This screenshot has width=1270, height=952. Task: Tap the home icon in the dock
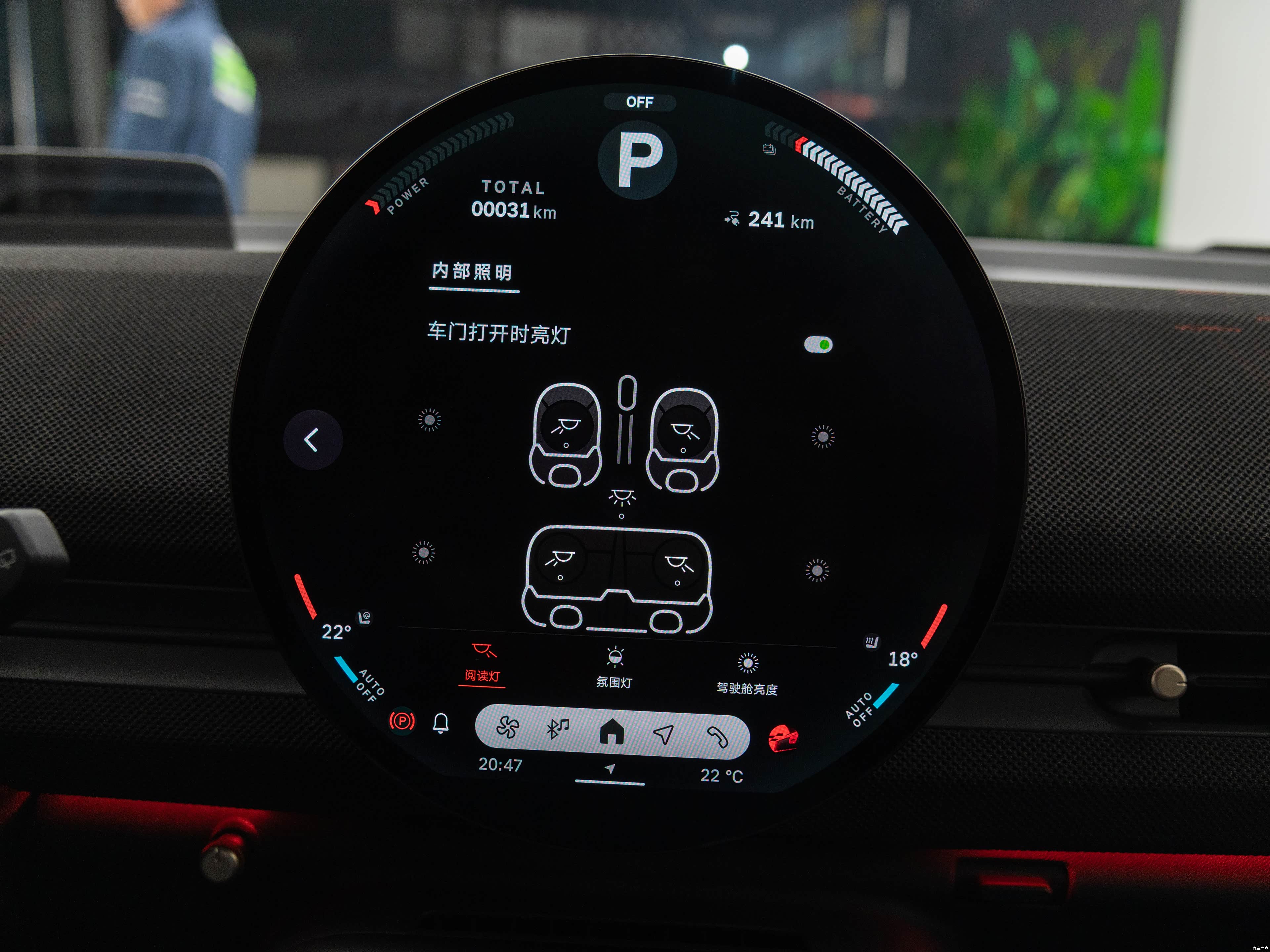[612, 732]
